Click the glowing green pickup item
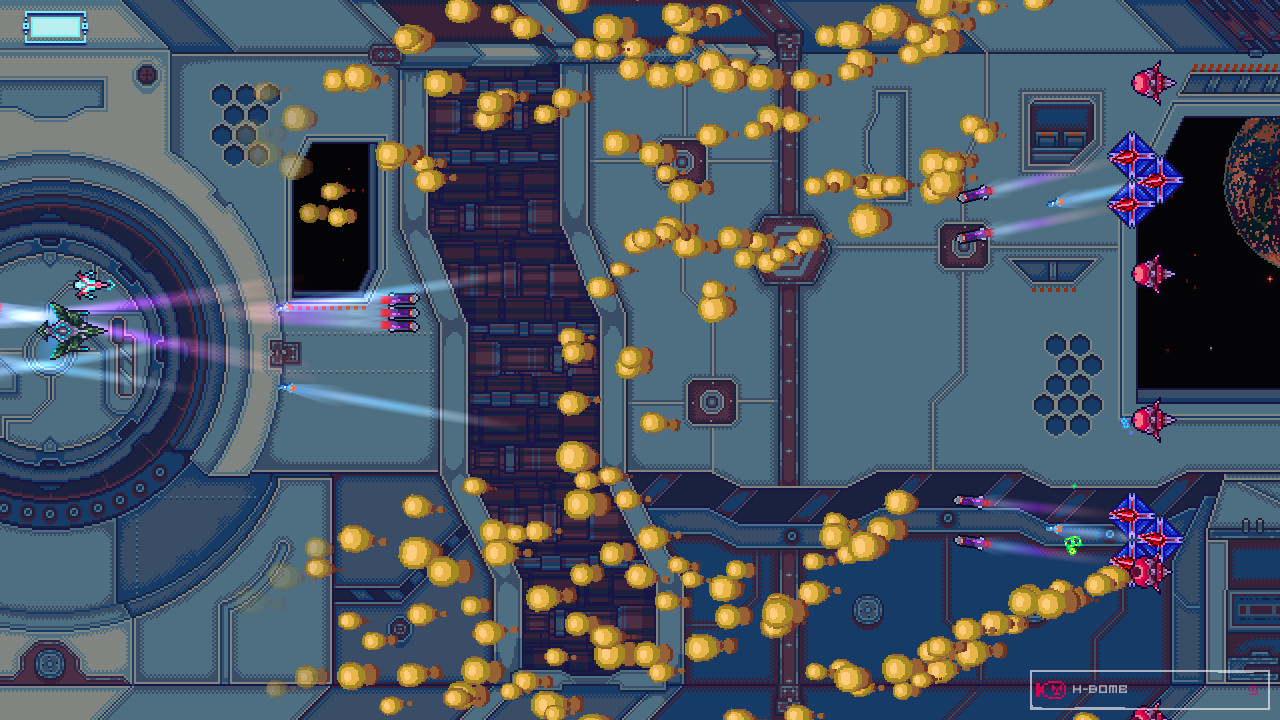This screenshot has width=1280, height=720. (1071, 545)
